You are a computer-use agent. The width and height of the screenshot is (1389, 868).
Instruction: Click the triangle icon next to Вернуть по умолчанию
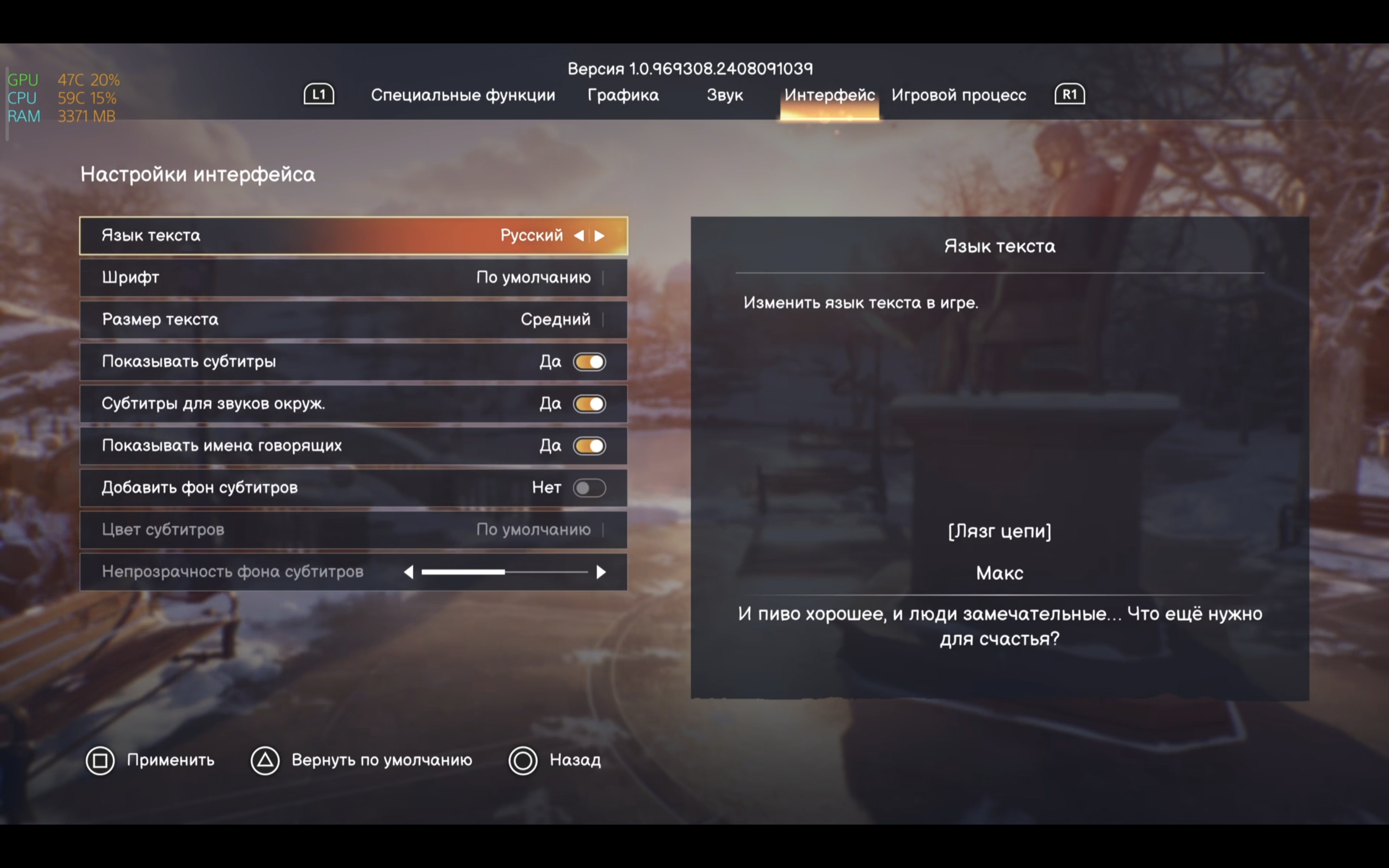click(x=265, y=760)
